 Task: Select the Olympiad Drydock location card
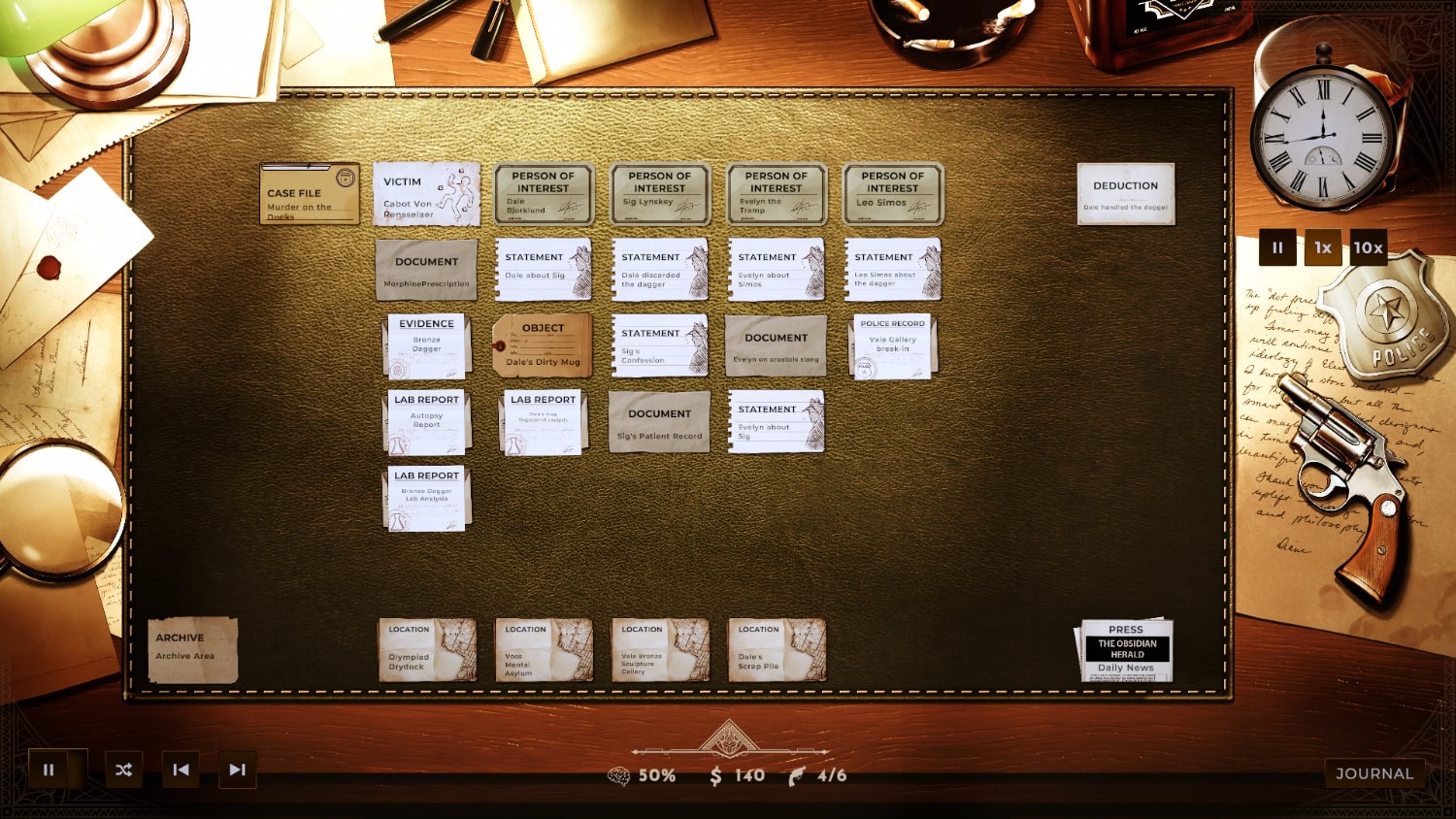[x=426, y=650]
